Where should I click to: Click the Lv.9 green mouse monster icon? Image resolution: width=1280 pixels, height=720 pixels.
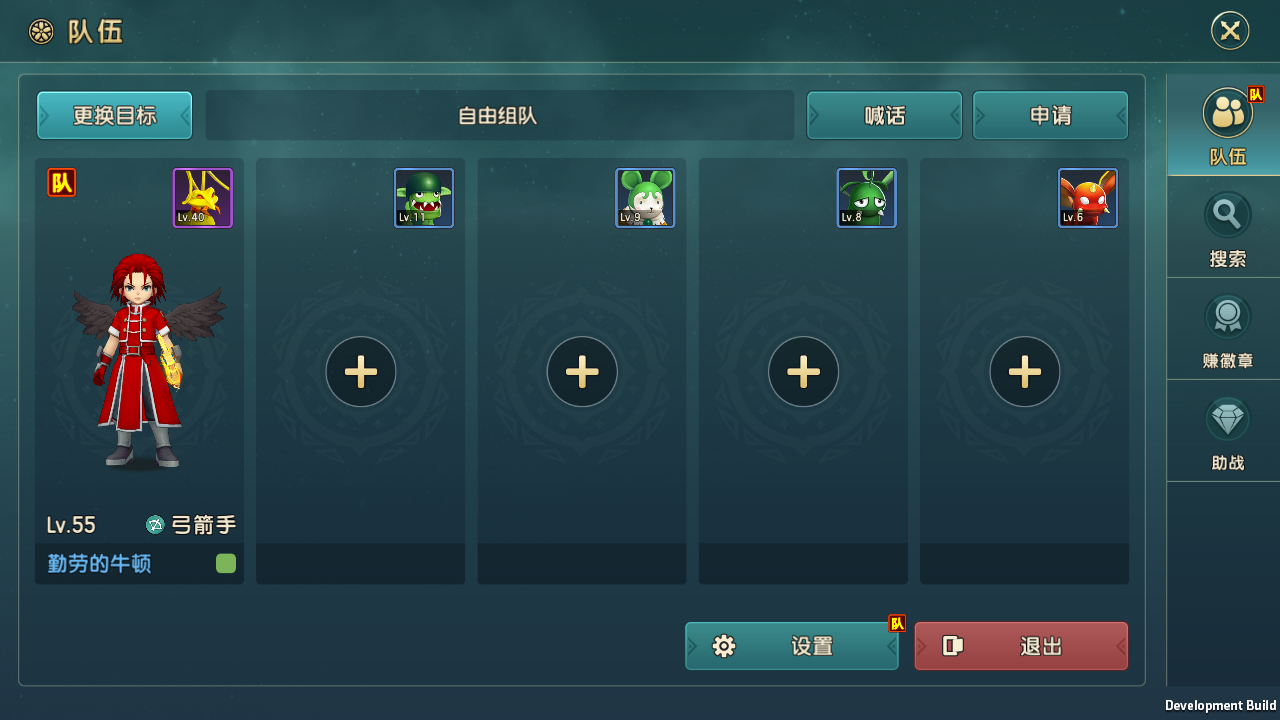[645, 197]
